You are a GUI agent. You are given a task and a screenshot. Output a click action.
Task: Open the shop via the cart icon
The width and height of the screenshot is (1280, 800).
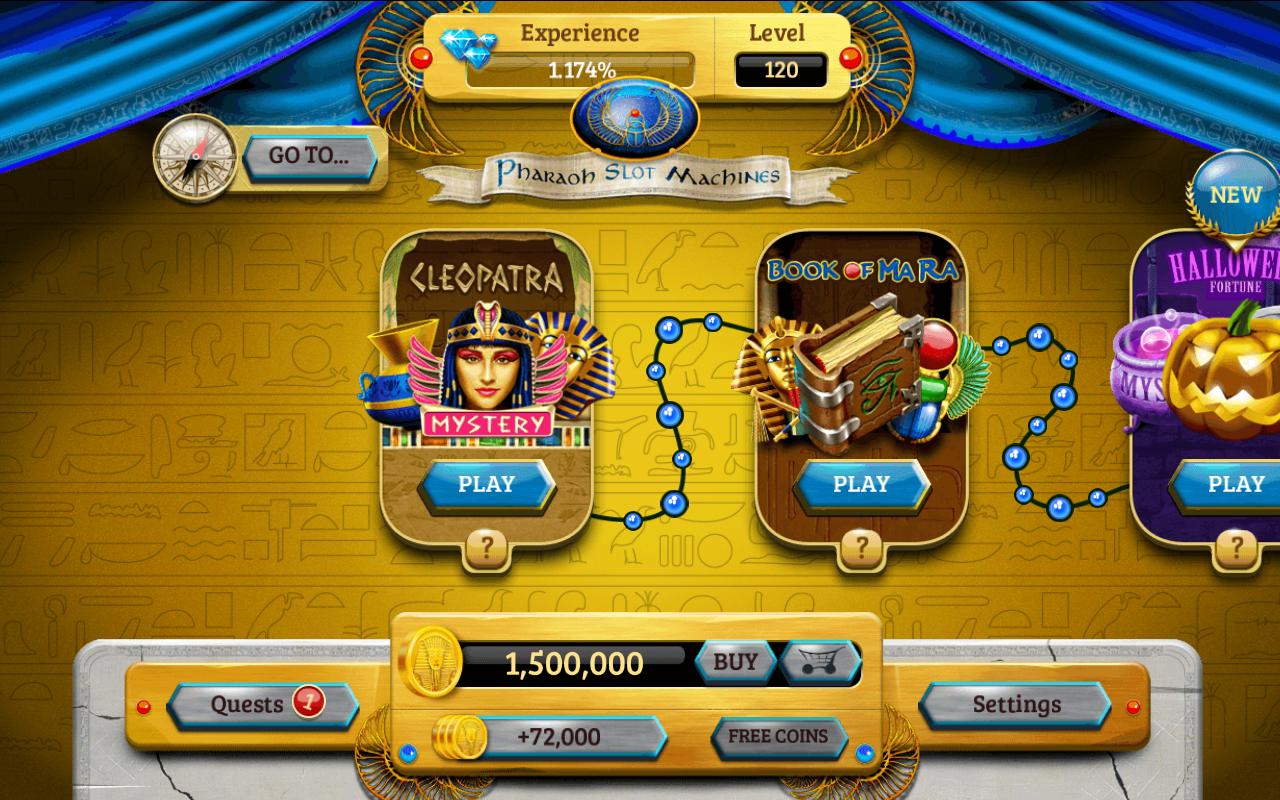[x=820, y=660]
